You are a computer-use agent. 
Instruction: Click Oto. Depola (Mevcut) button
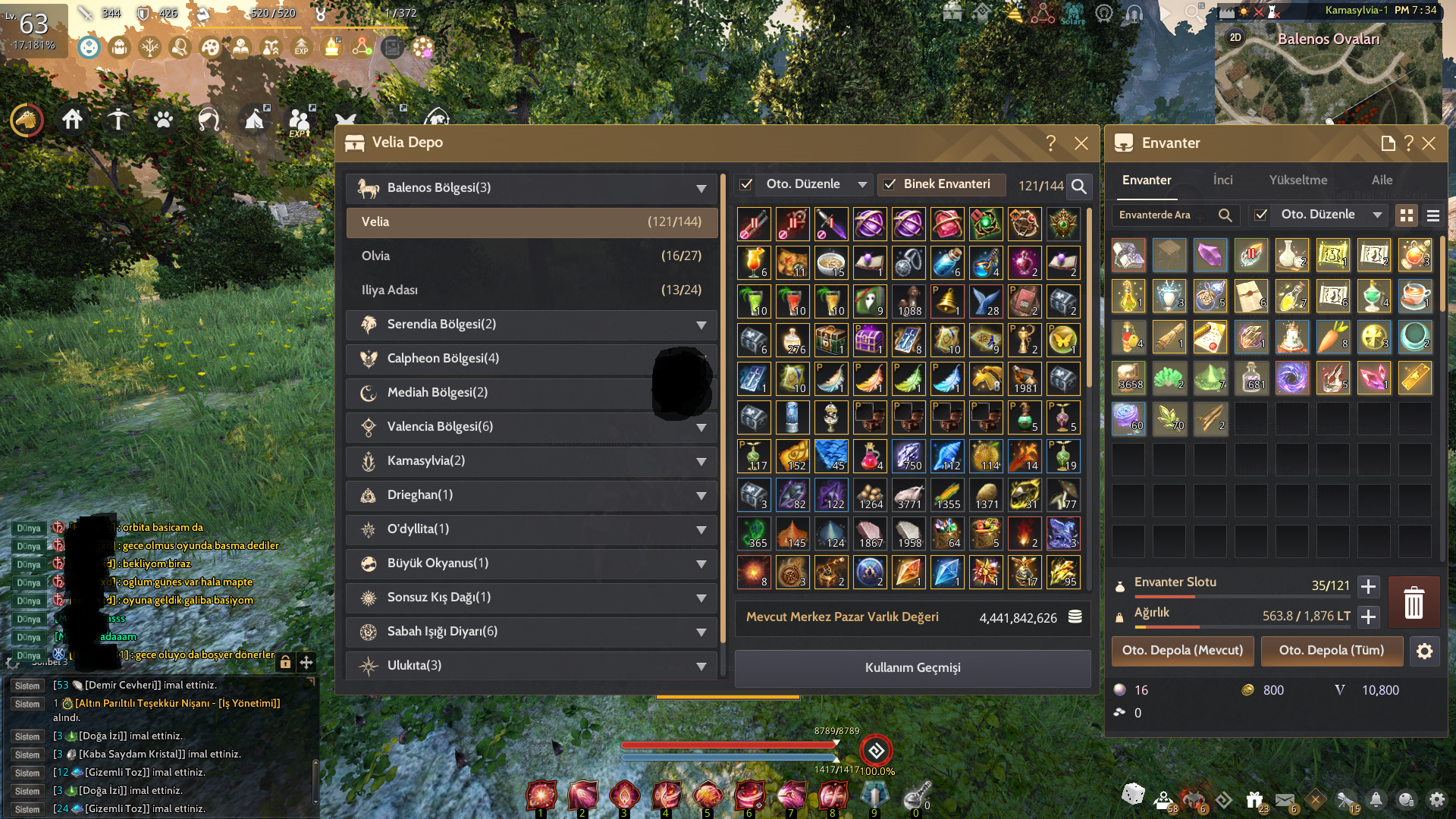click(1182, 651)
